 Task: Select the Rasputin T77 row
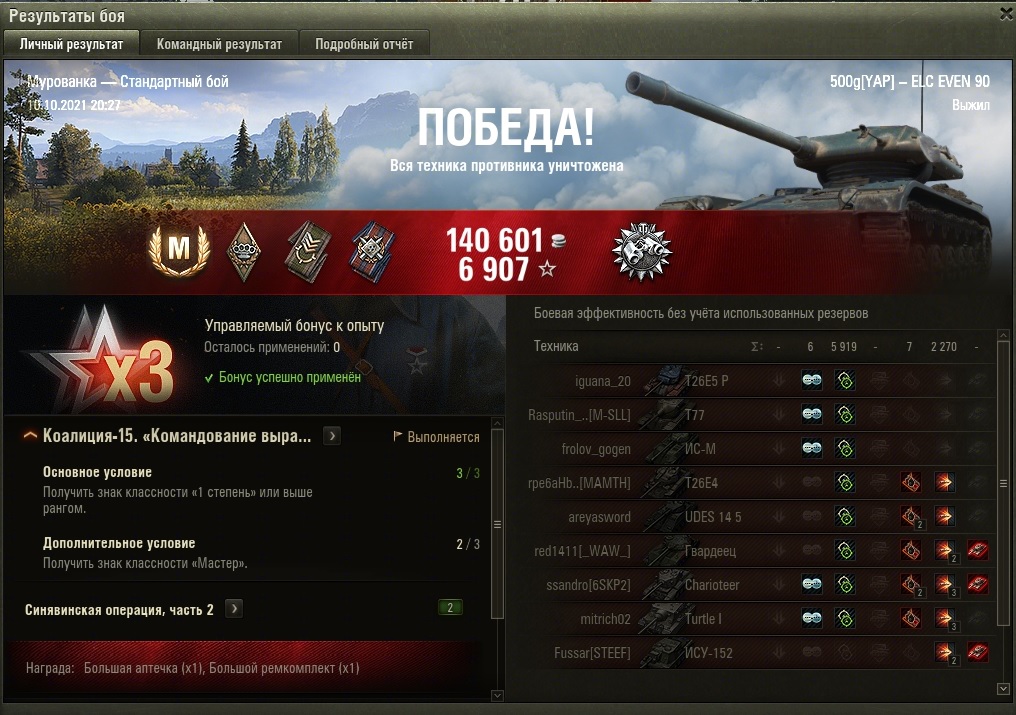[700, 415]
